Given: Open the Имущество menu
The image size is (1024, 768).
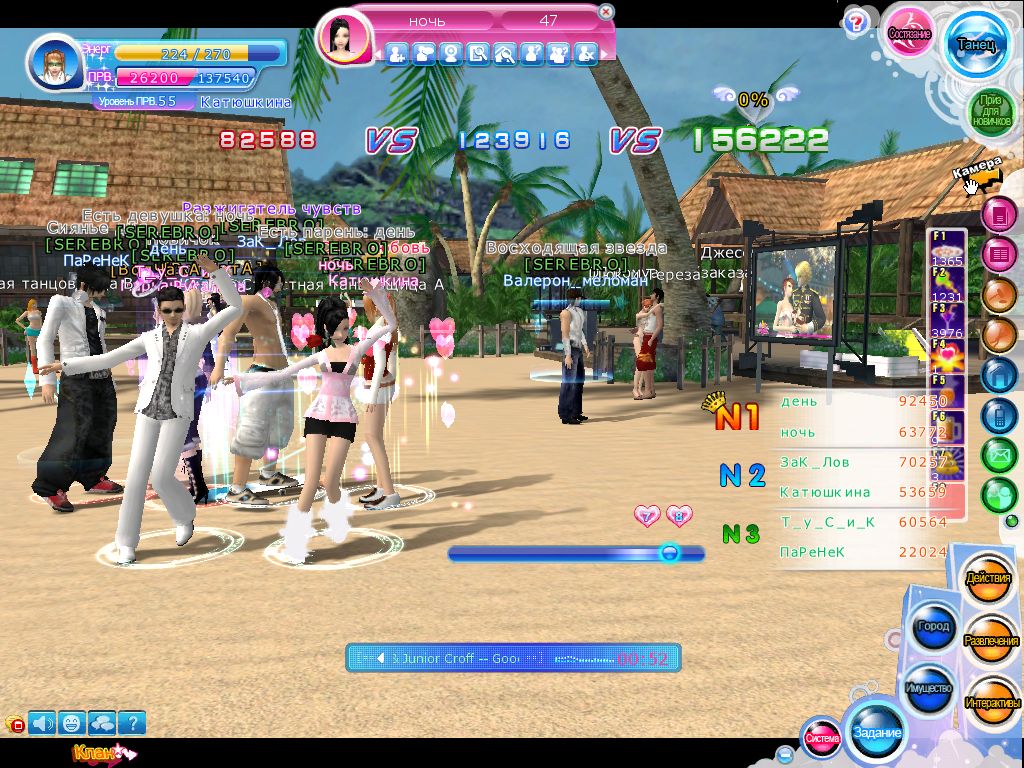Looking at the screenshot, I should coord(929,690).
